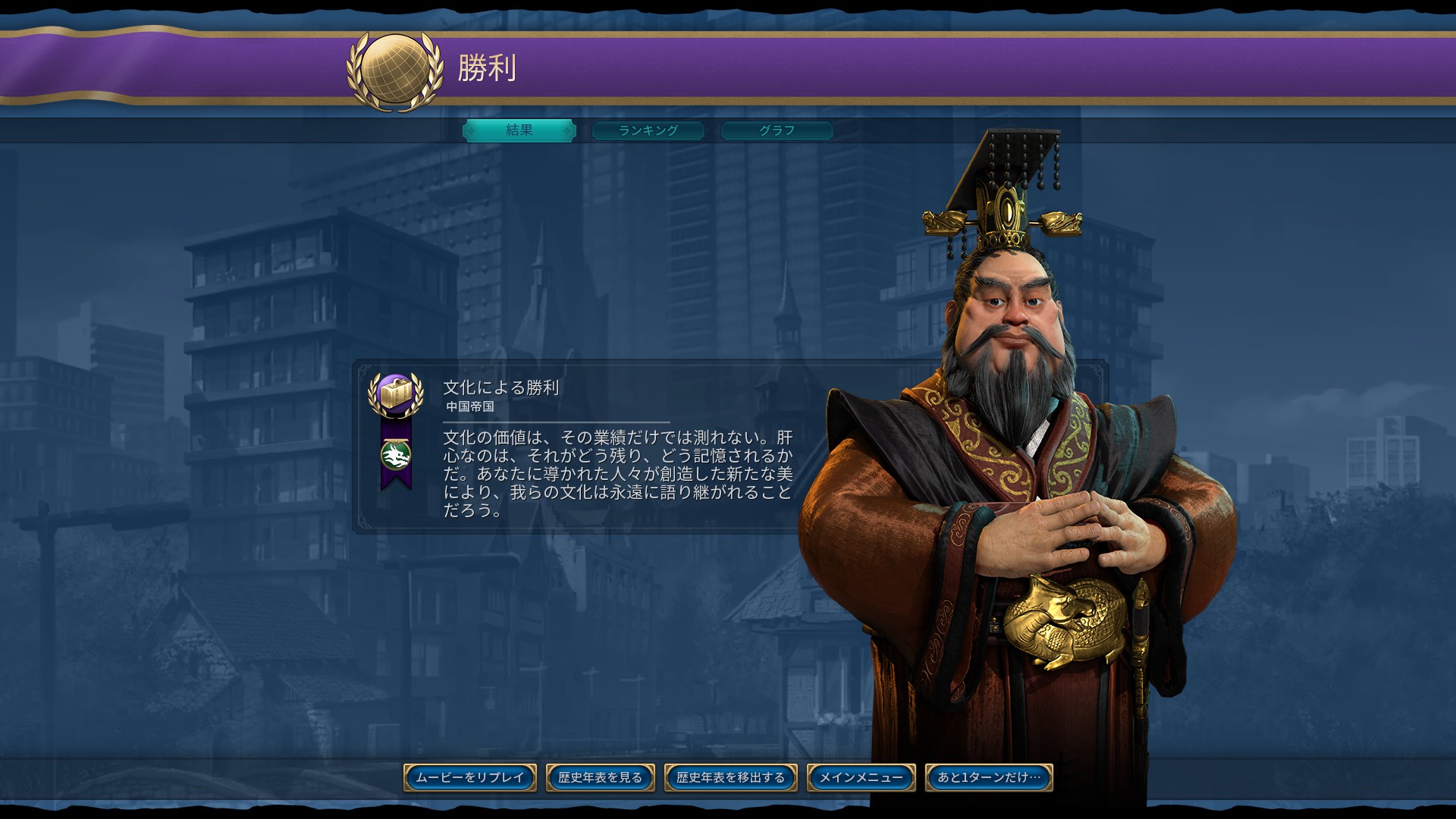Image resolution: width=1456 pixels, height=819 pixels.
Task: Switch to the 結果 tab
Action: (519, 130)
